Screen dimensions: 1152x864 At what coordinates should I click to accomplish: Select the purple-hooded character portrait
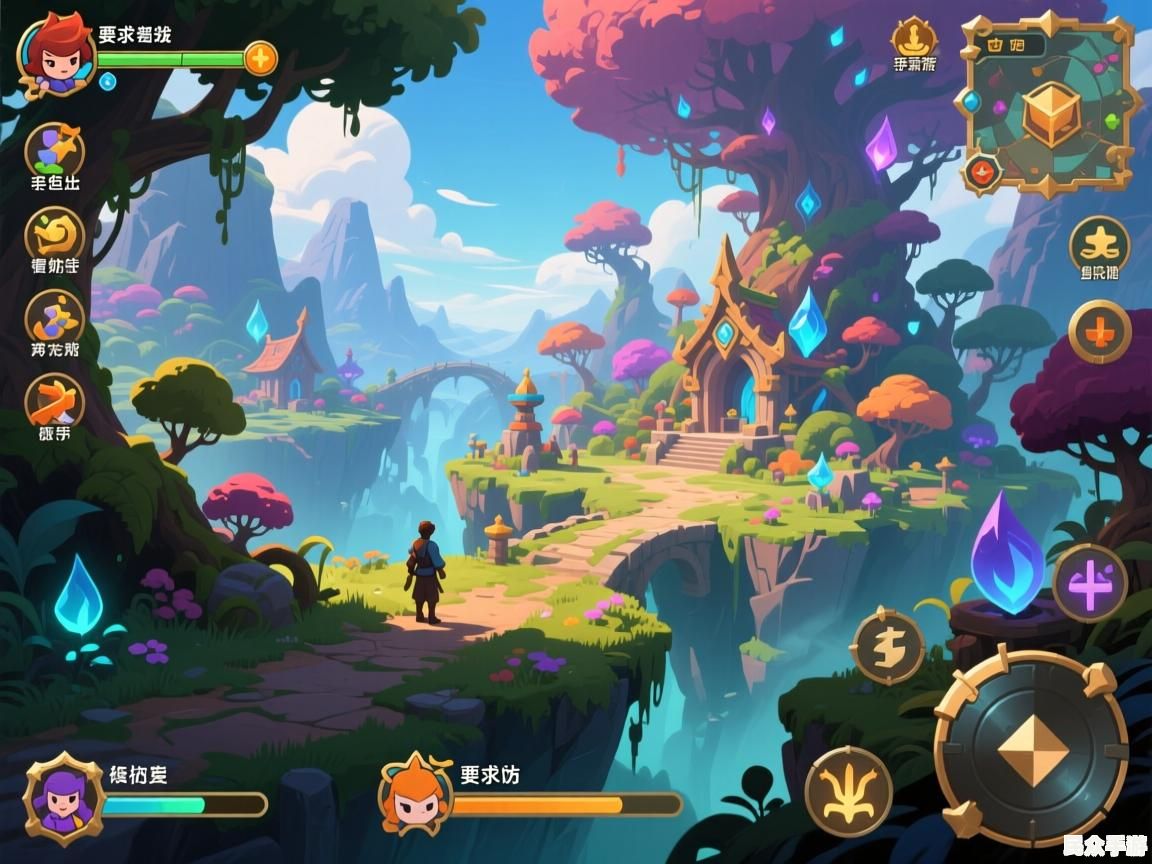click(x=64, y=798)
